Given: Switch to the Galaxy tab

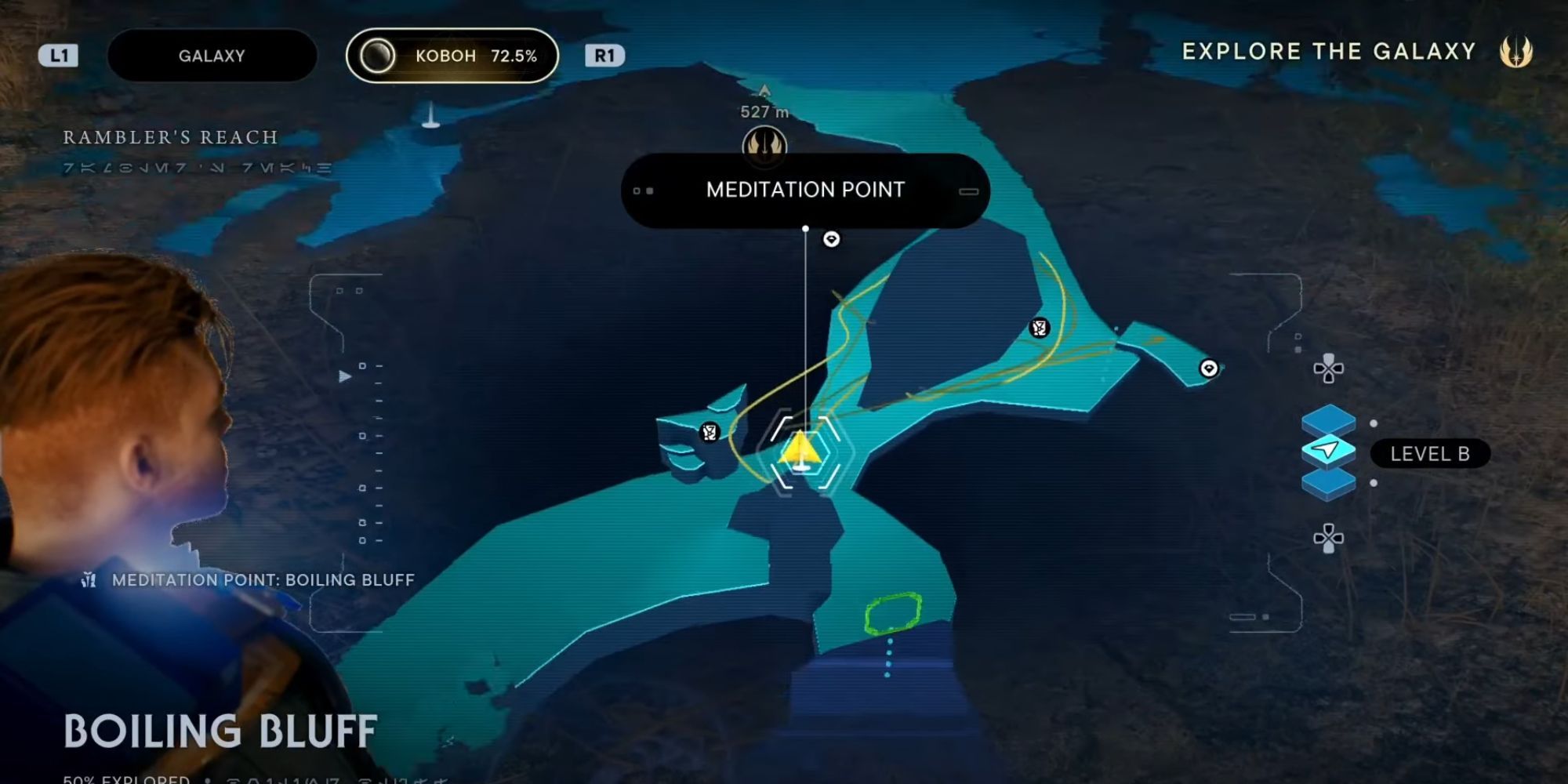Looking at the screenshot, I should click(212, 56).
